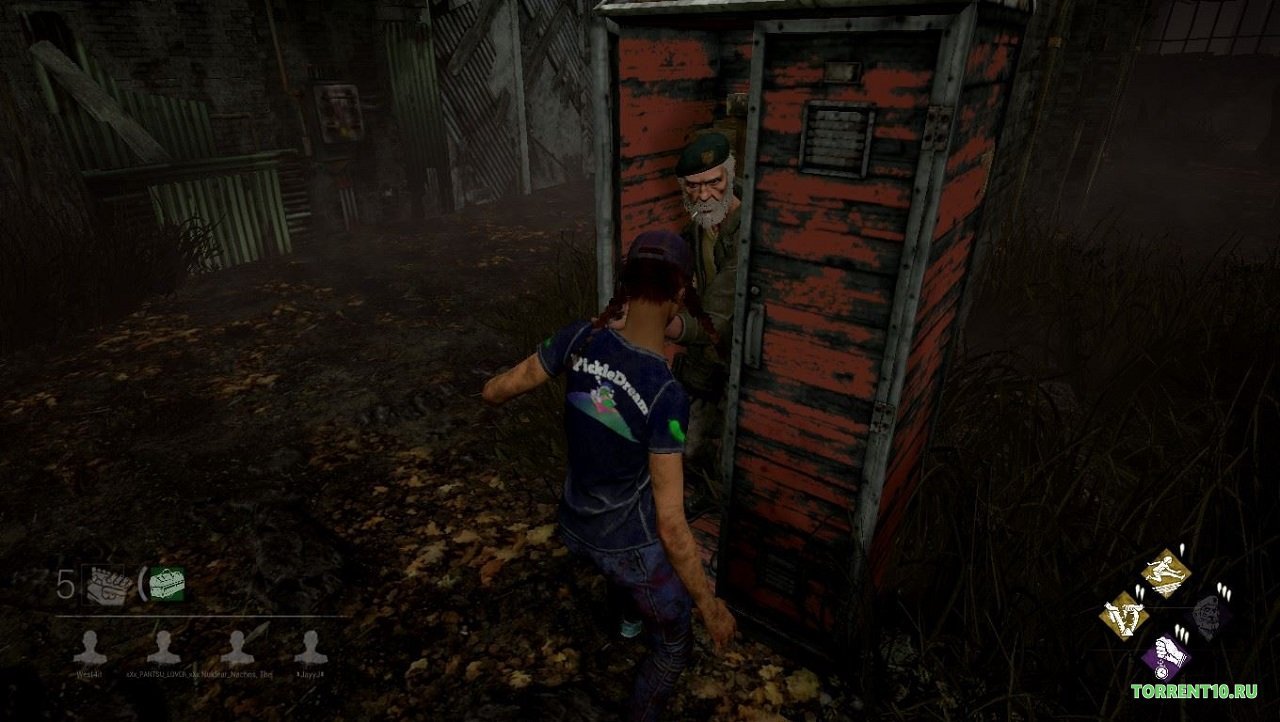Select xXx_PANTSU_LOVER_xXx's portrait icon
The width and height of the screenshot is (1280, 722).
pyautogui.click(x=162, y=645)
